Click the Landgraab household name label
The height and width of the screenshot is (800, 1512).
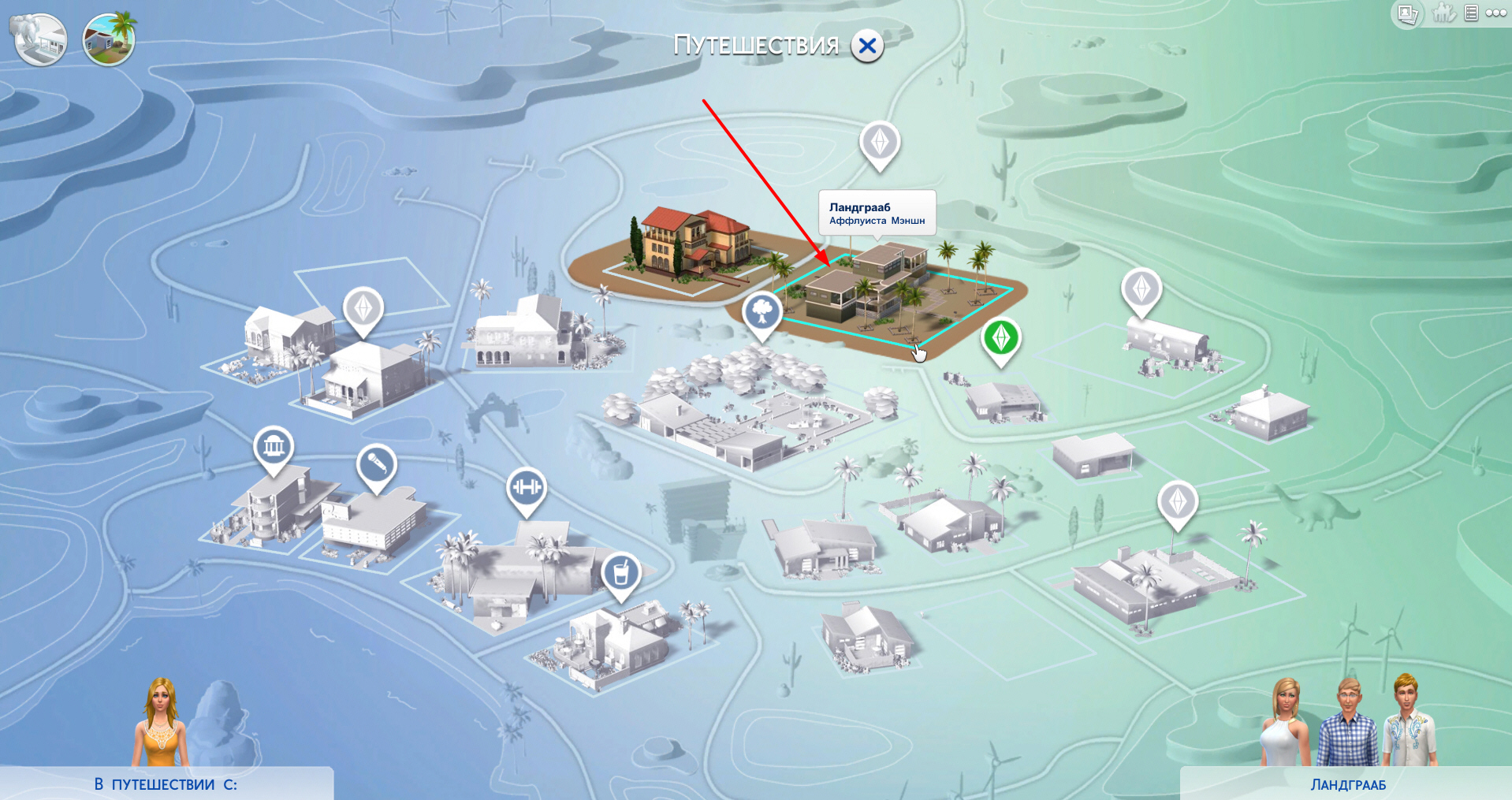click(x=1347, y=785)
